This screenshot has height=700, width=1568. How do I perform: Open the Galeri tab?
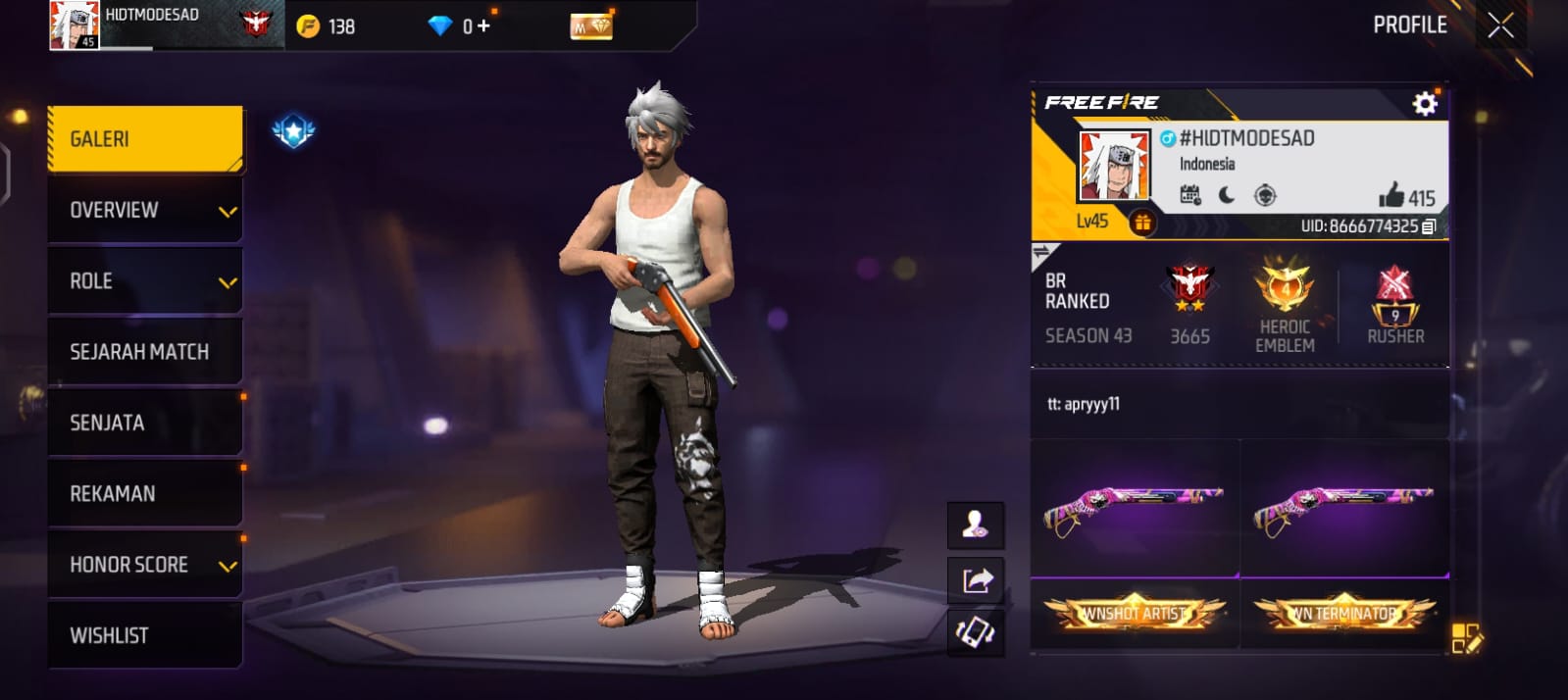coord(145,138)
